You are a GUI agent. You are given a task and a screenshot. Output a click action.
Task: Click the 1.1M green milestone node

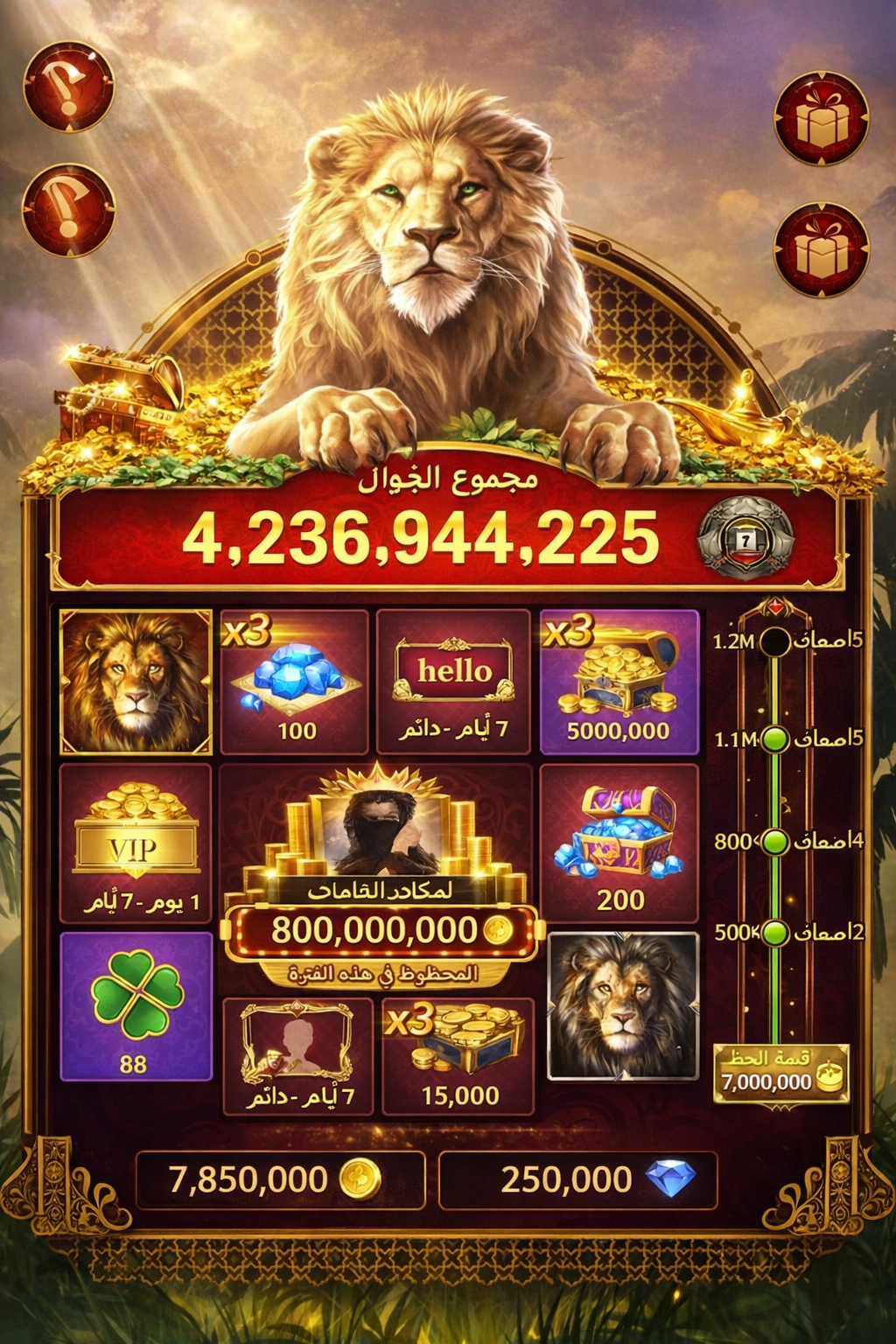click(774, 740)
